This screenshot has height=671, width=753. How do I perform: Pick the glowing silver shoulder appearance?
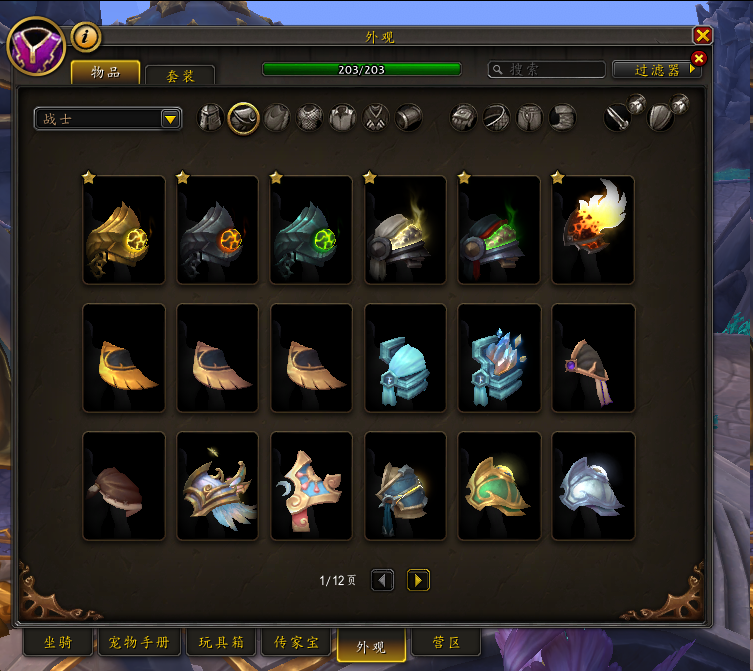(x=593, y=486)
